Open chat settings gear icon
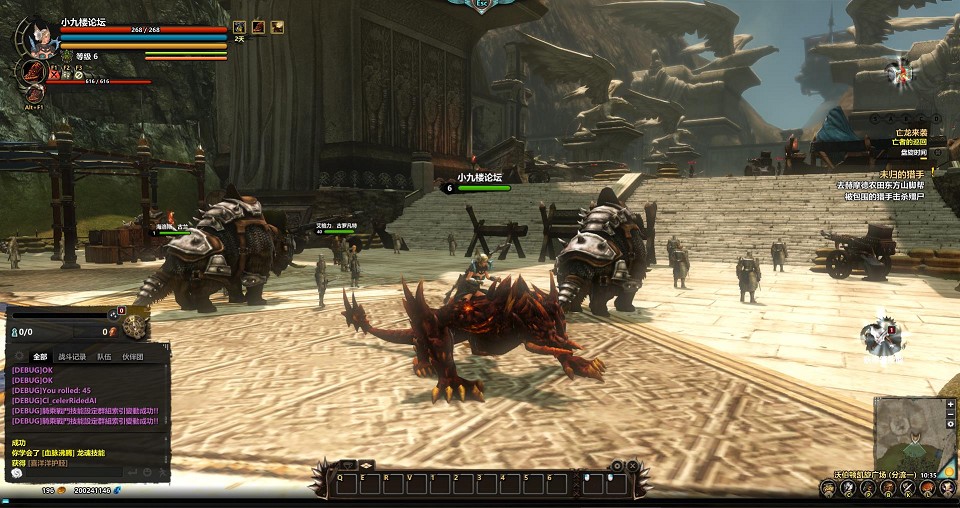The height and width of the screenshot is (508, 960). click(x=19, y=356)
